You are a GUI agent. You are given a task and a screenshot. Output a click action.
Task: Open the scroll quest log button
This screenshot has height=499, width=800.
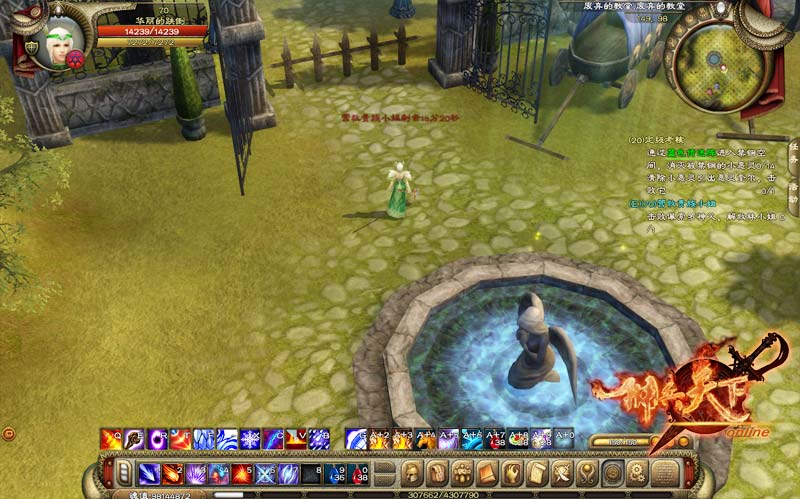537,472
